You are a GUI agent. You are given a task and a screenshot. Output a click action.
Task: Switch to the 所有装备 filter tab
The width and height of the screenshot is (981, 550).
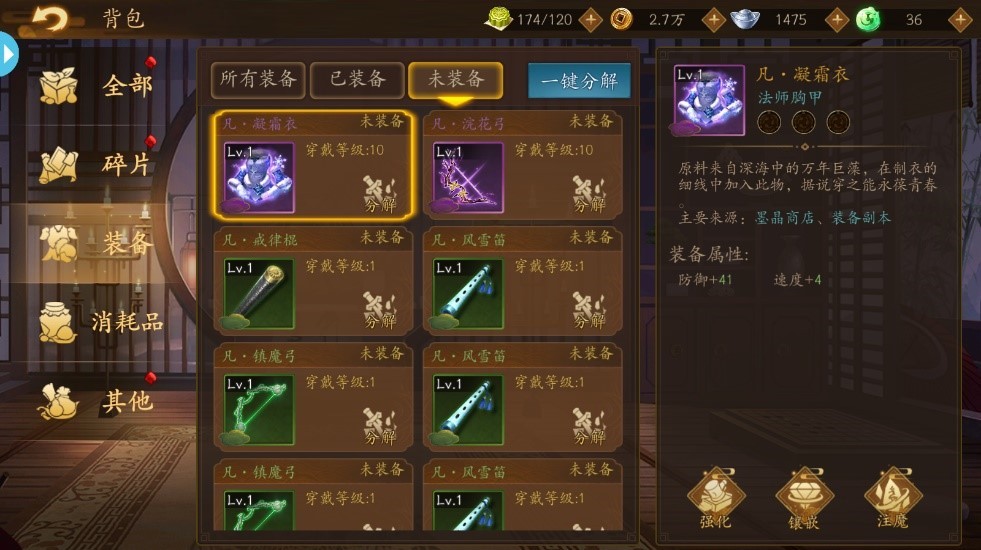click(x=258, y=80)
